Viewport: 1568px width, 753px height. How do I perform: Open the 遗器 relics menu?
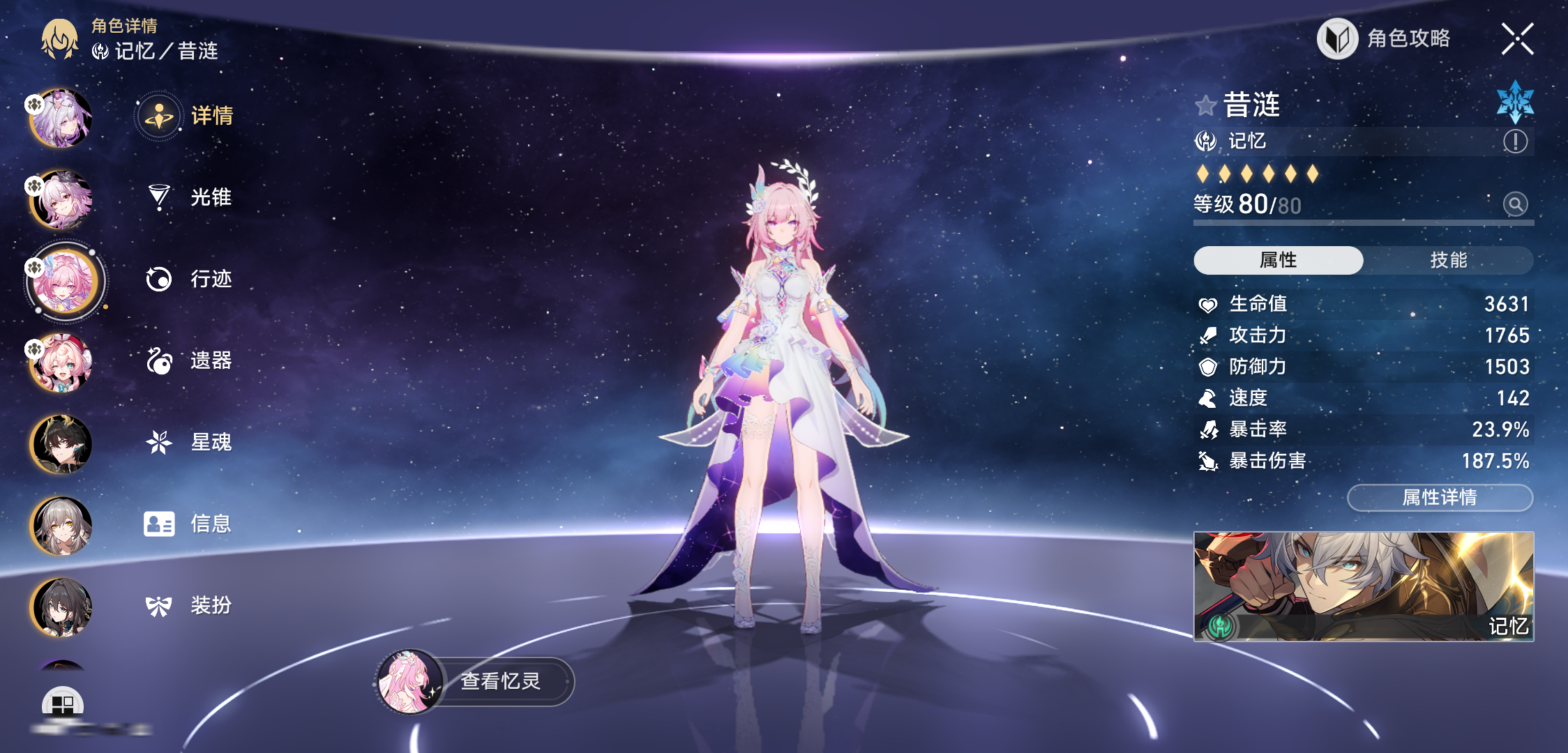tap(188, 360)
